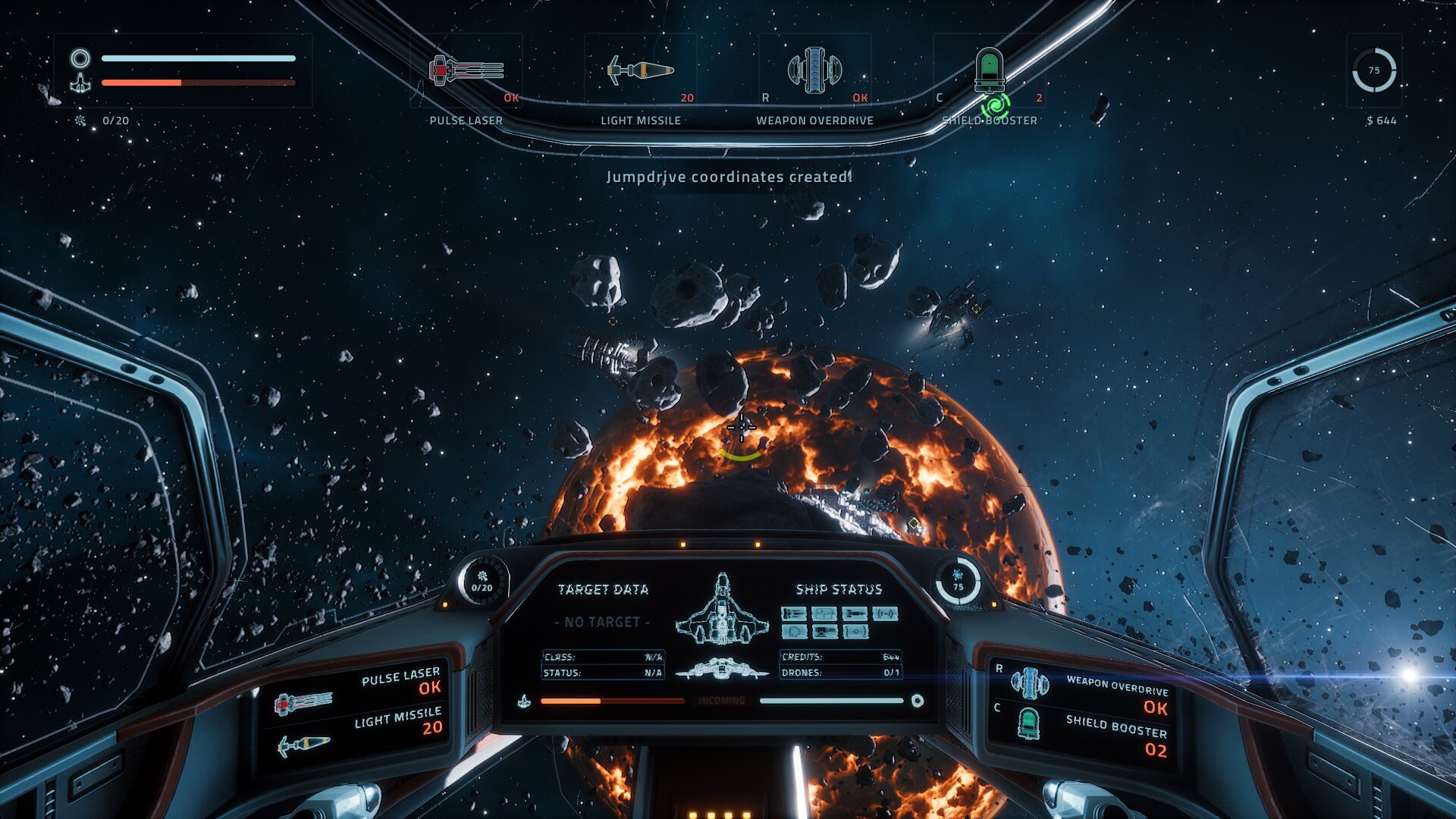Select the Pulse Laser weapon icon
Viewport: 1456px width, 819px height.
tap(466, 71)
